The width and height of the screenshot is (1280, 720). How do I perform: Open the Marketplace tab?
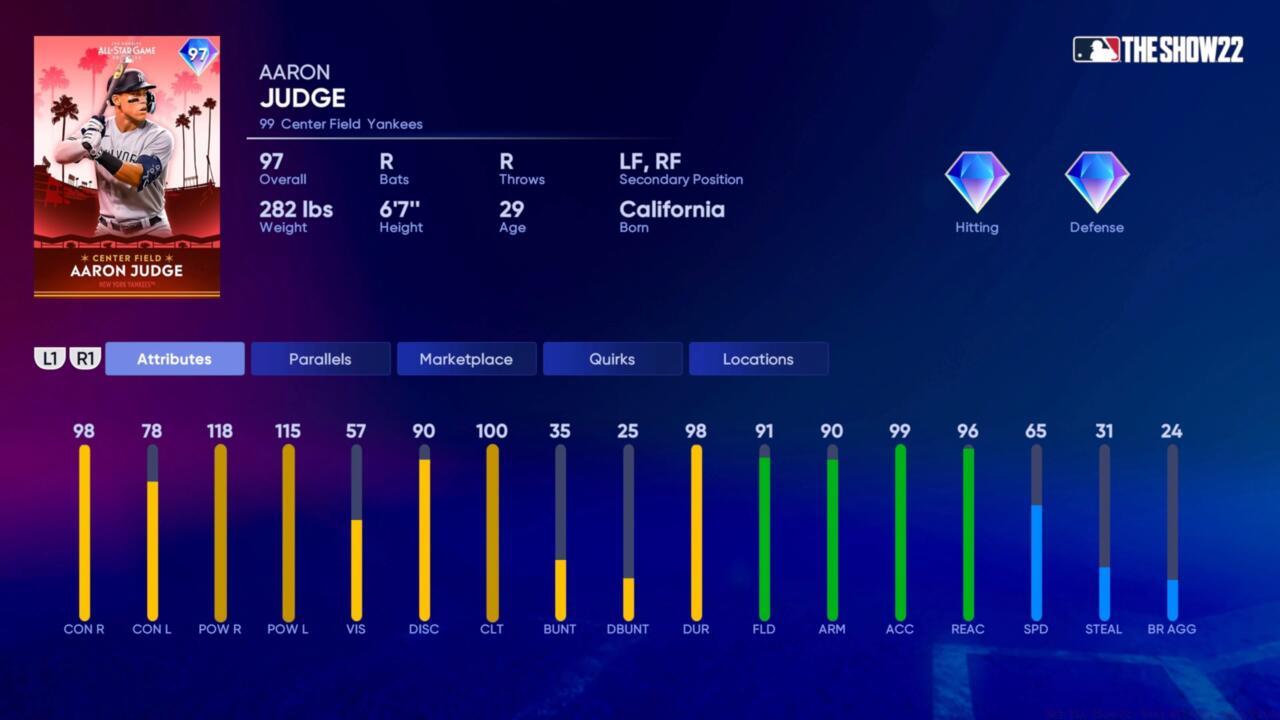click(466, 359)
